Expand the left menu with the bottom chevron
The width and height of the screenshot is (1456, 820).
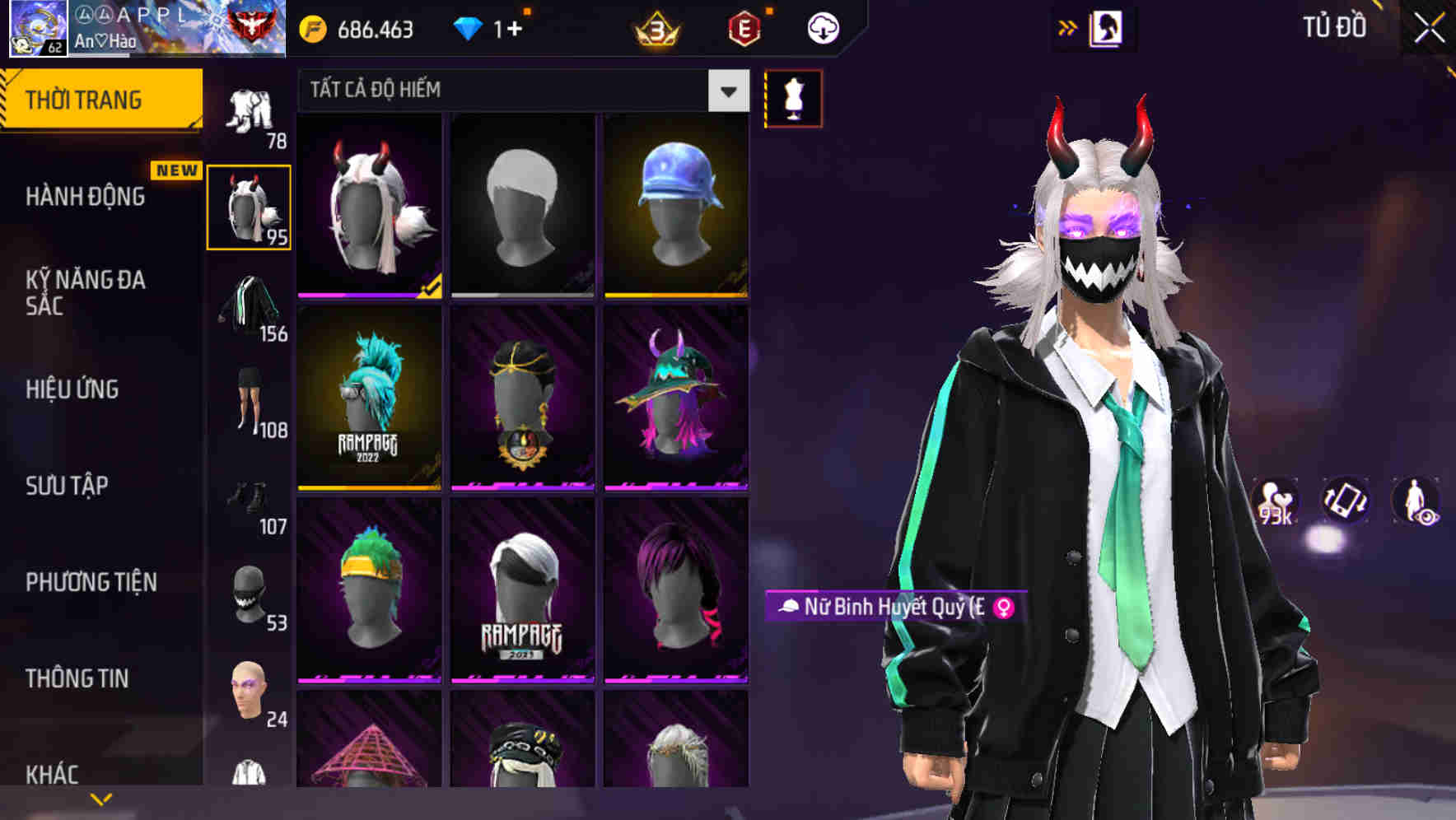pyautogui.click(x=100, y=797)
